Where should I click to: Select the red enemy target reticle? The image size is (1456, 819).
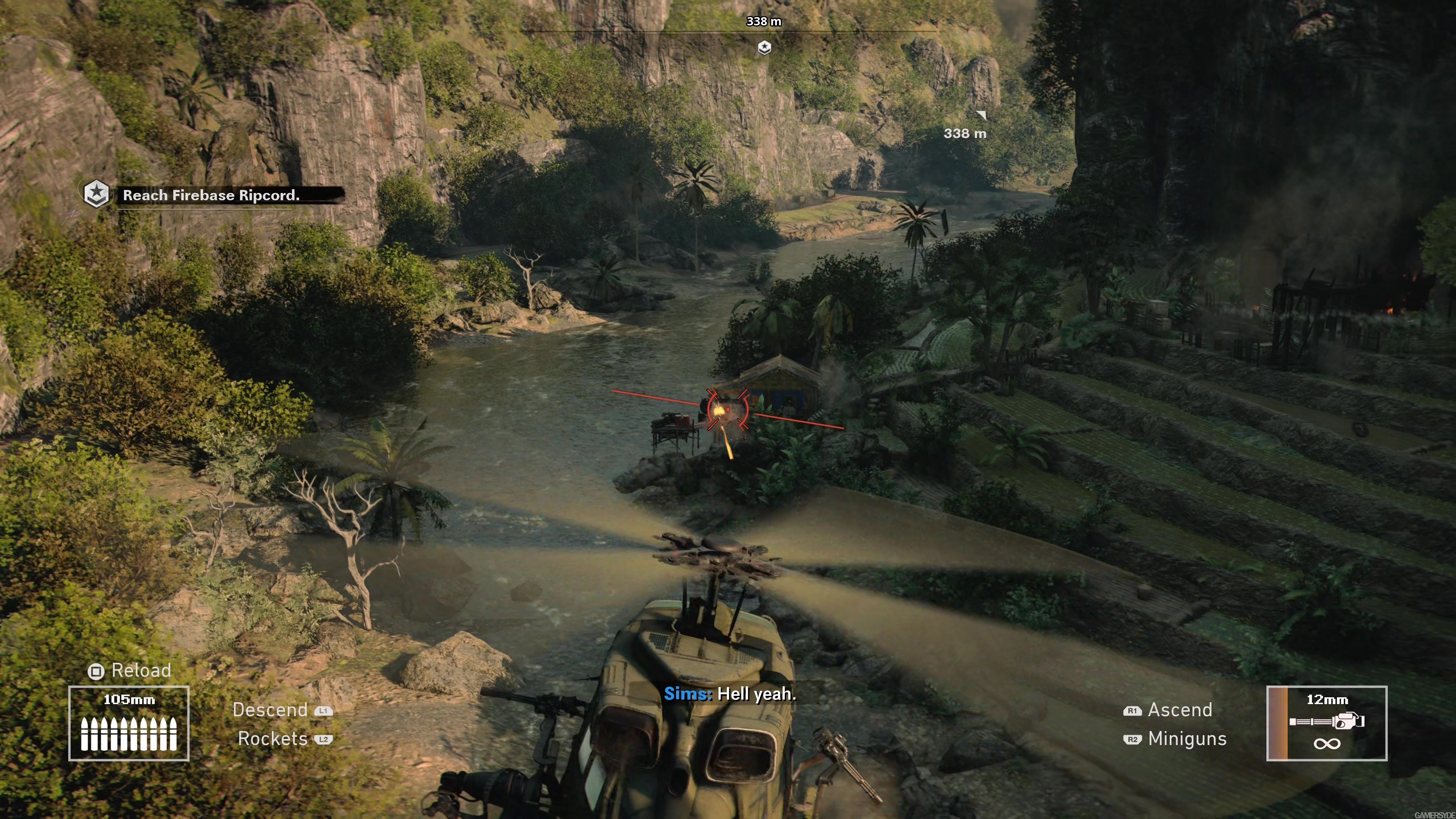coord(728,409)
